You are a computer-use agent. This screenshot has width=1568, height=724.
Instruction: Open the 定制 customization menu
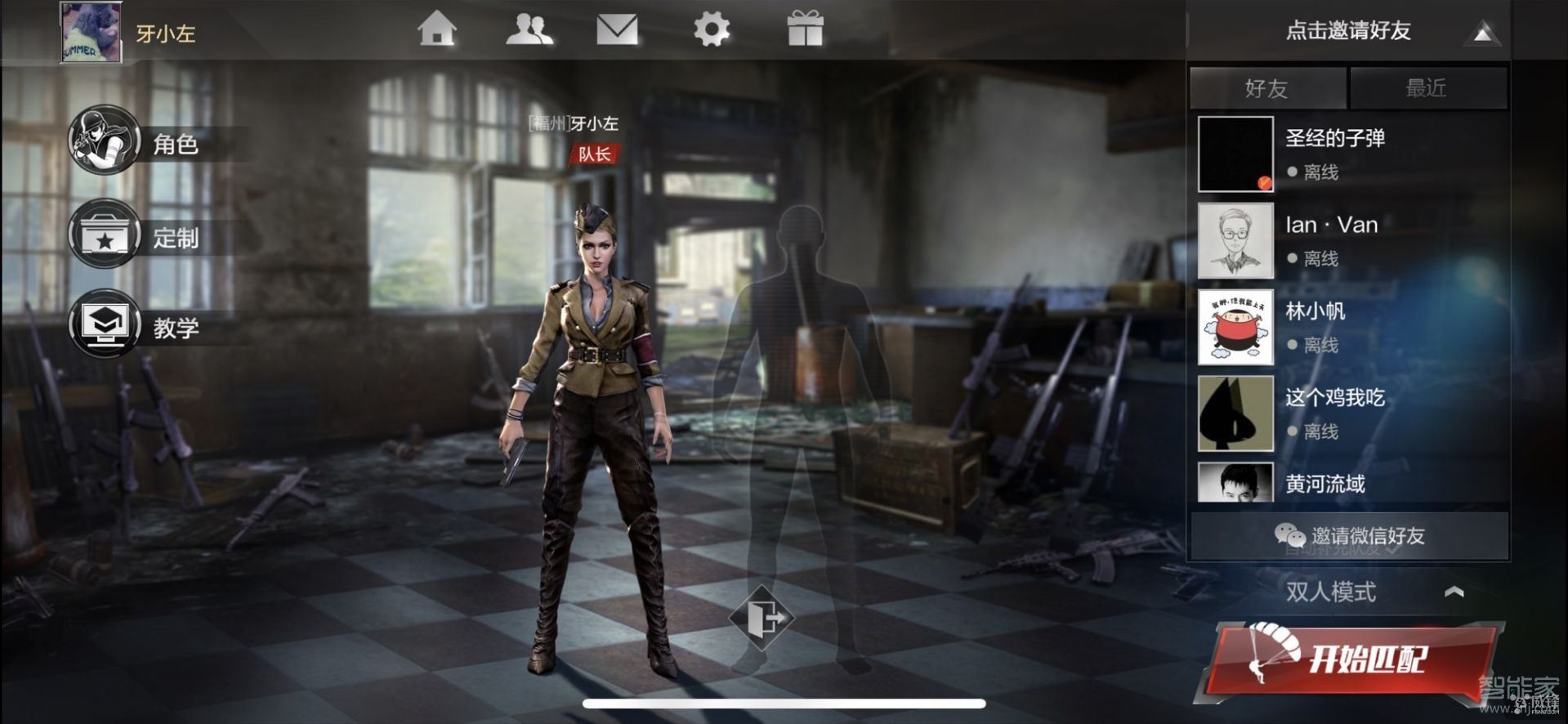(139, 237)
